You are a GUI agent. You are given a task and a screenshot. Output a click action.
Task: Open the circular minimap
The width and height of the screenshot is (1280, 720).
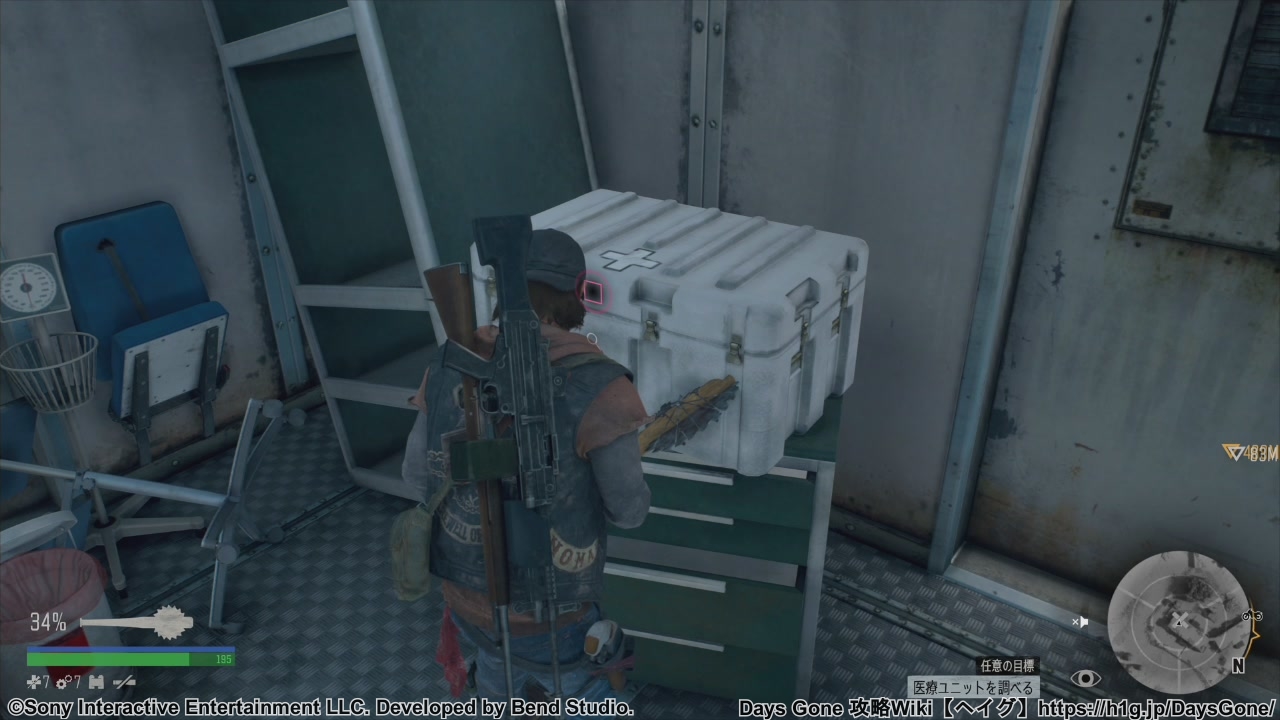(1176, 620)
